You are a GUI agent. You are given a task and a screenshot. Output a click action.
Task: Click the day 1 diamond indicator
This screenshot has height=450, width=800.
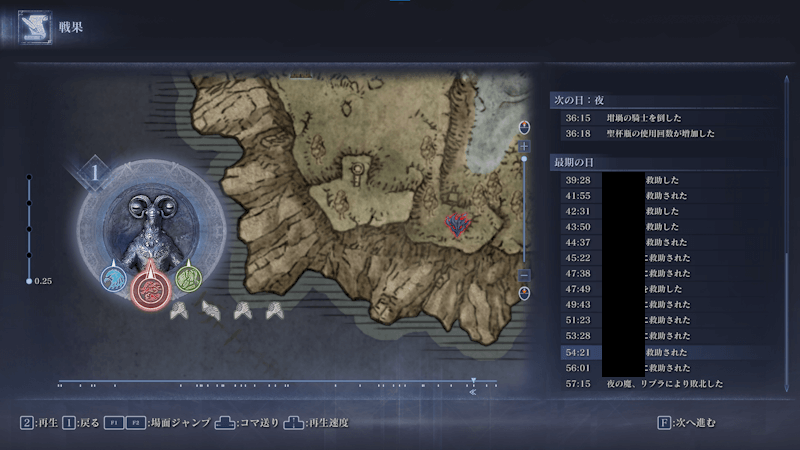(x=97, y=172)
